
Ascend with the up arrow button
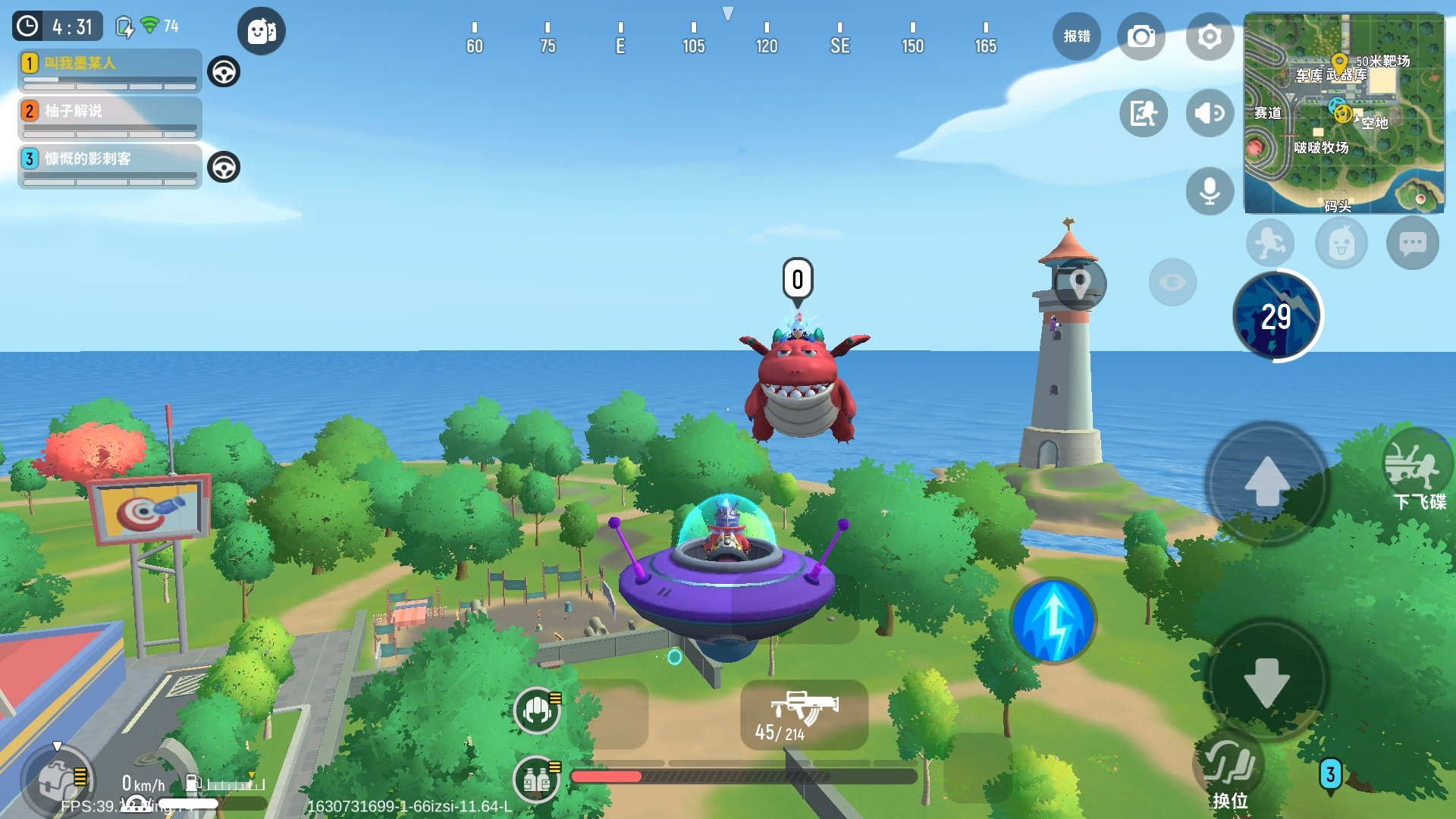(1266, 482)
